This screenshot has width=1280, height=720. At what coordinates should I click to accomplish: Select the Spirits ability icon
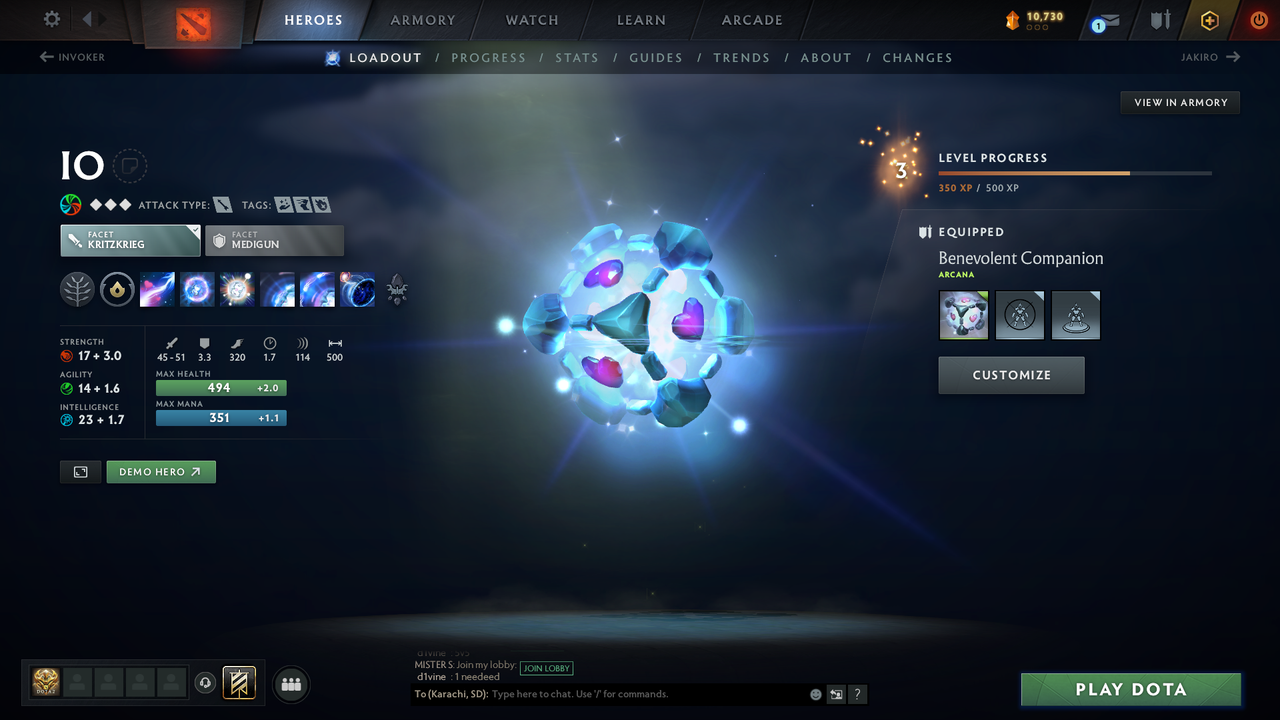click(x=197, y=290)
